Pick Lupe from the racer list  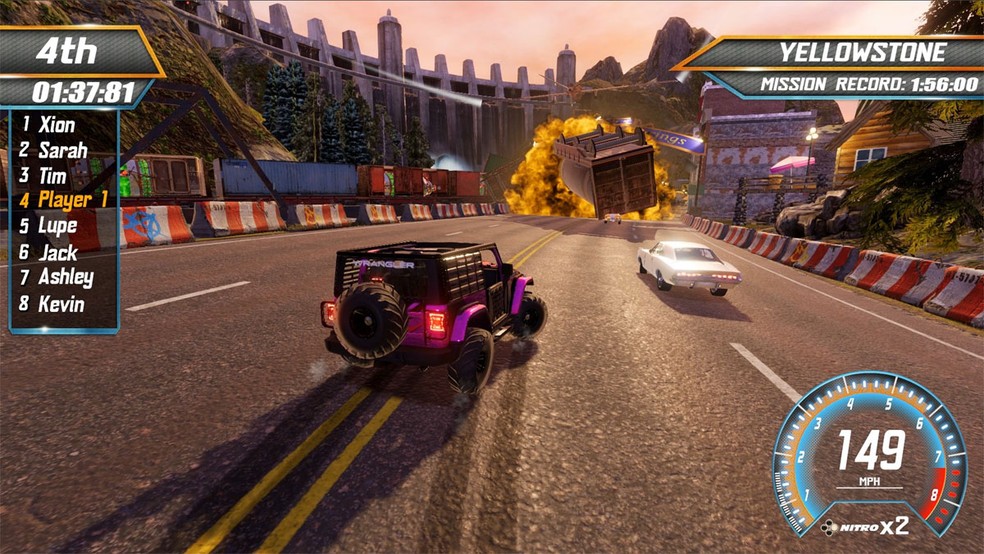tap(58, 226)
